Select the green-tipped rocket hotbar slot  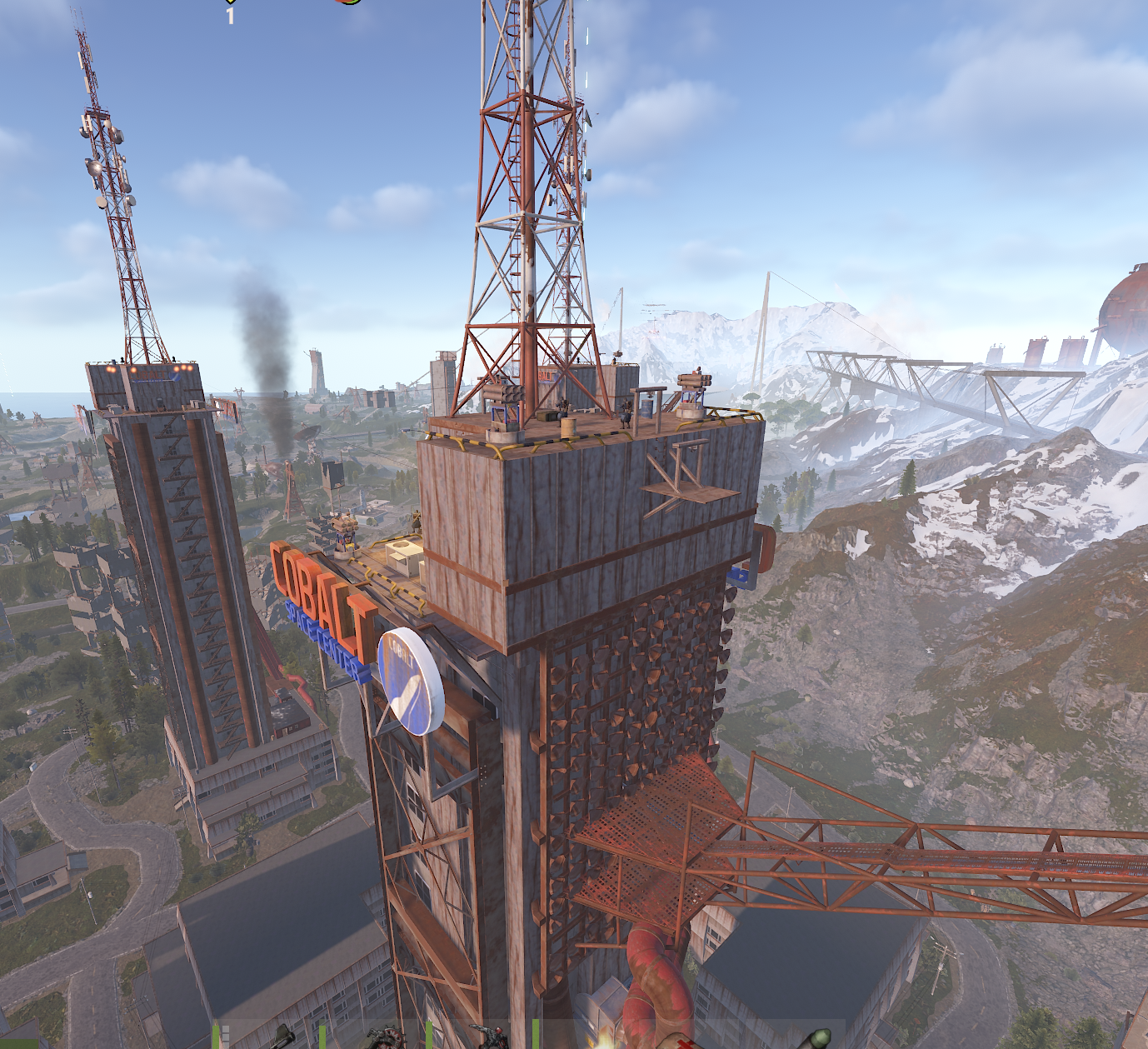(814, 1038)
